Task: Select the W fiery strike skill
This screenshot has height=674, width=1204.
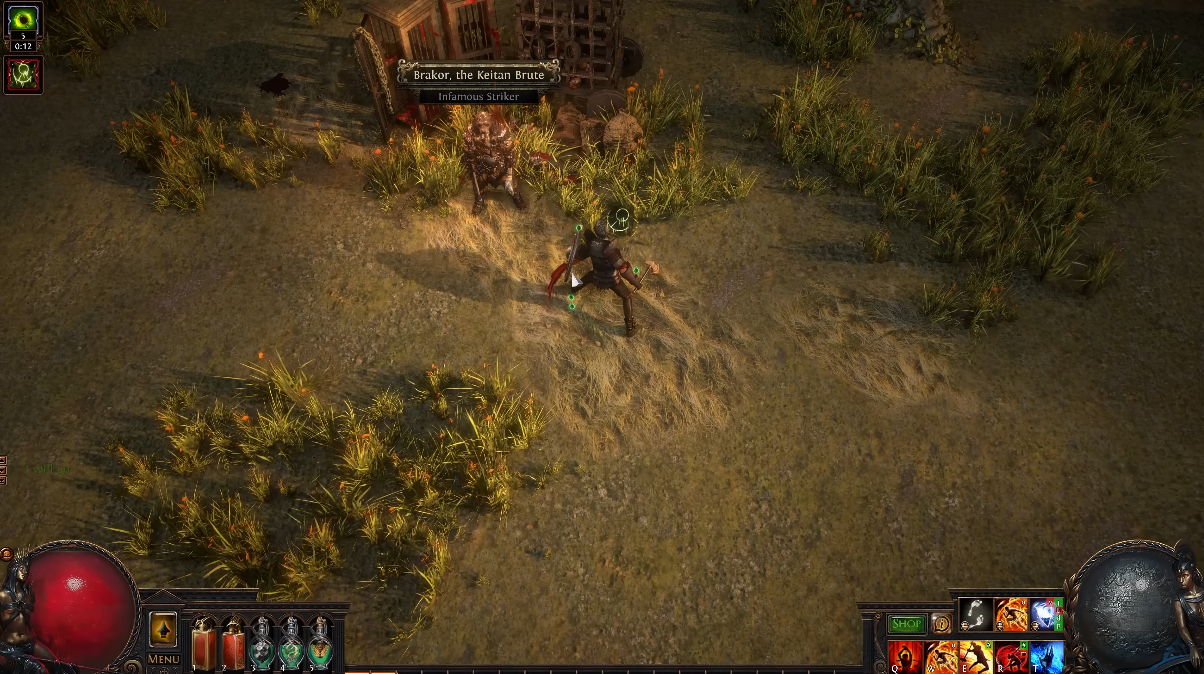Action: click(941, 657)
